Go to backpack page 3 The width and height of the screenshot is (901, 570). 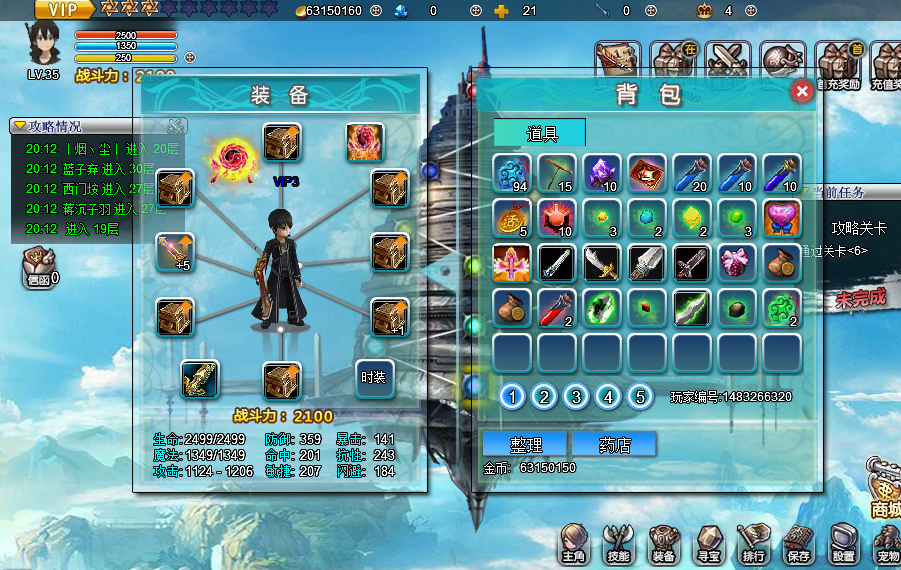576,397
